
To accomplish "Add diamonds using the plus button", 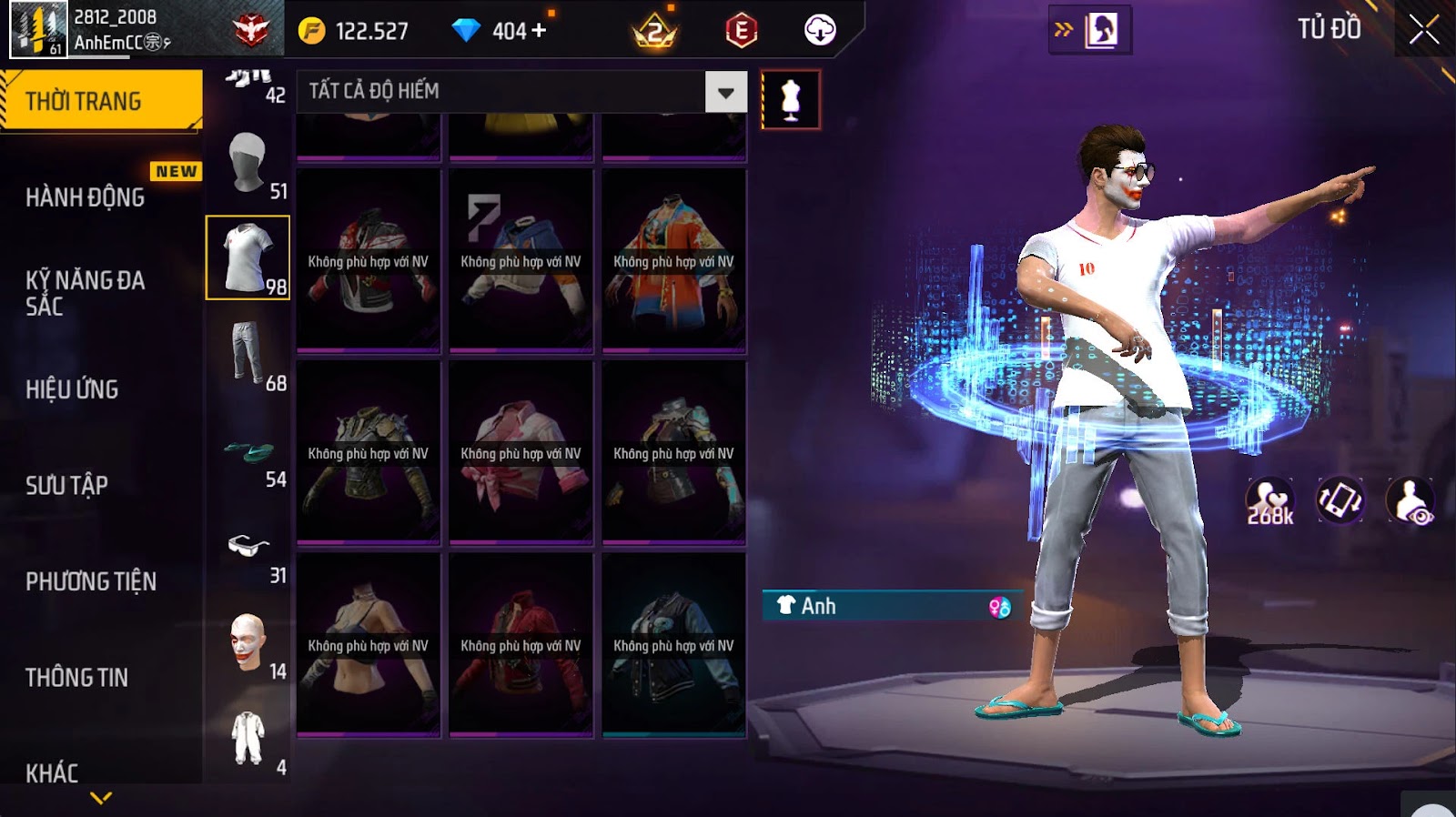I will (x=539, y=31).
